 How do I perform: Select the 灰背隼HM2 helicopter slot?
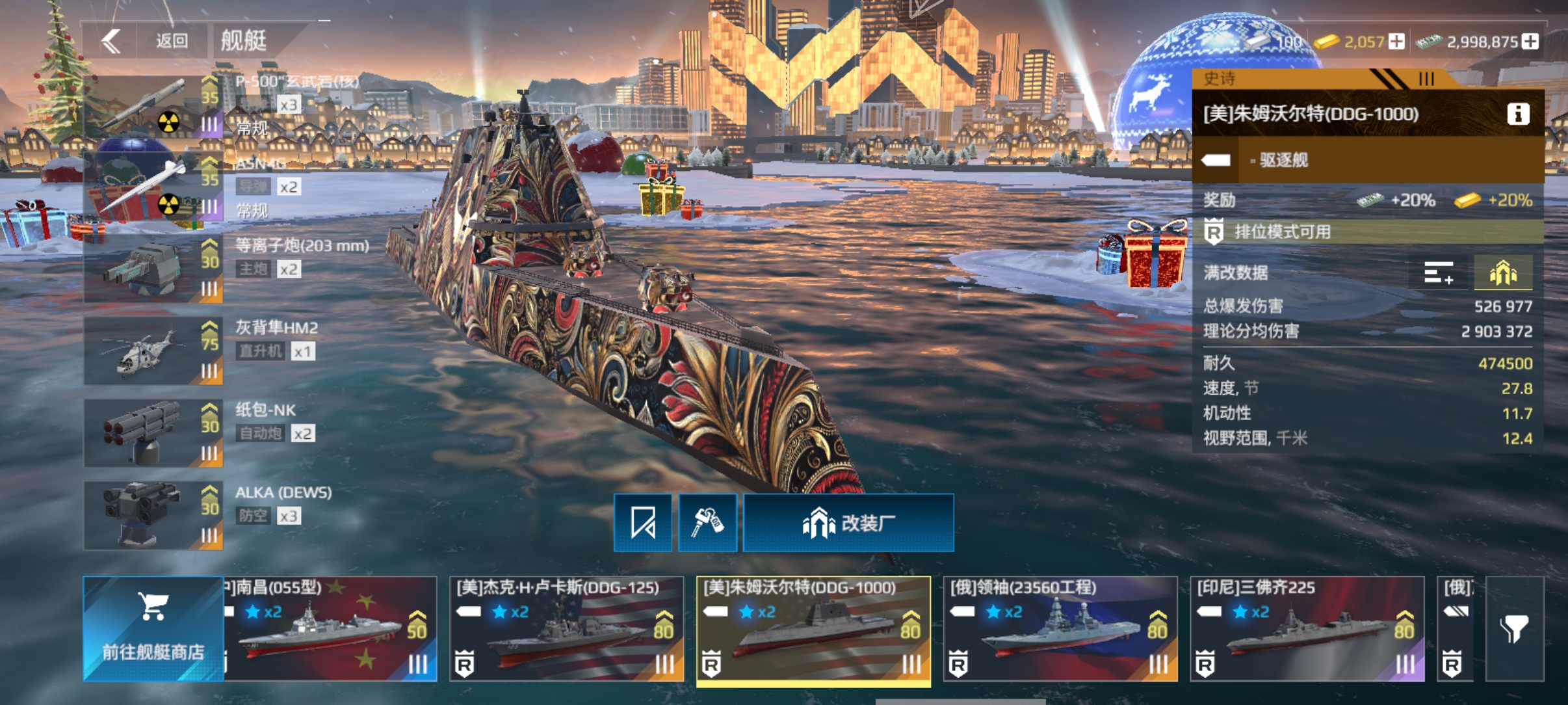153,351
